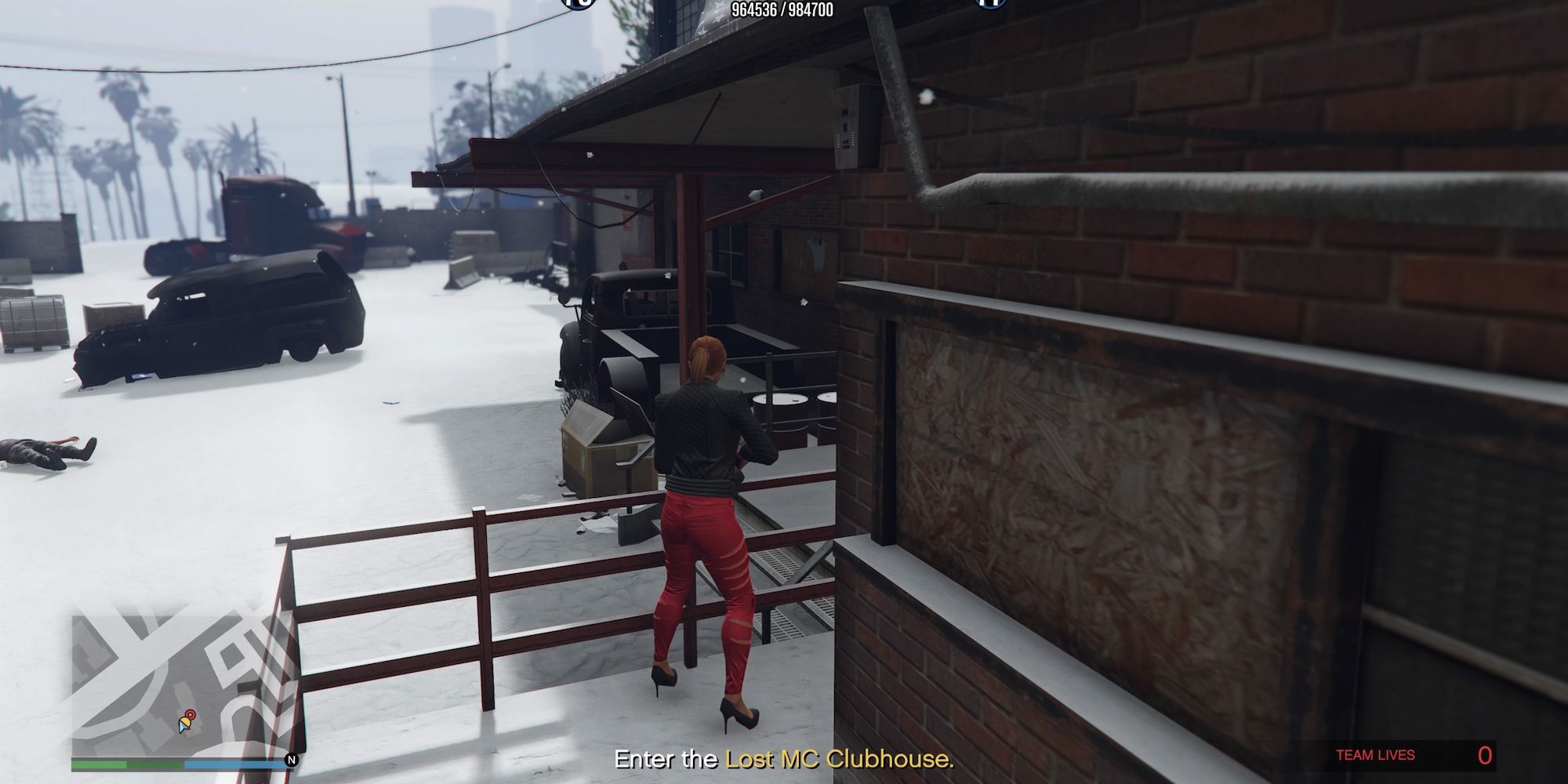
Task: Click the blue armor bar segment
Action: click(x=235, y=764)
